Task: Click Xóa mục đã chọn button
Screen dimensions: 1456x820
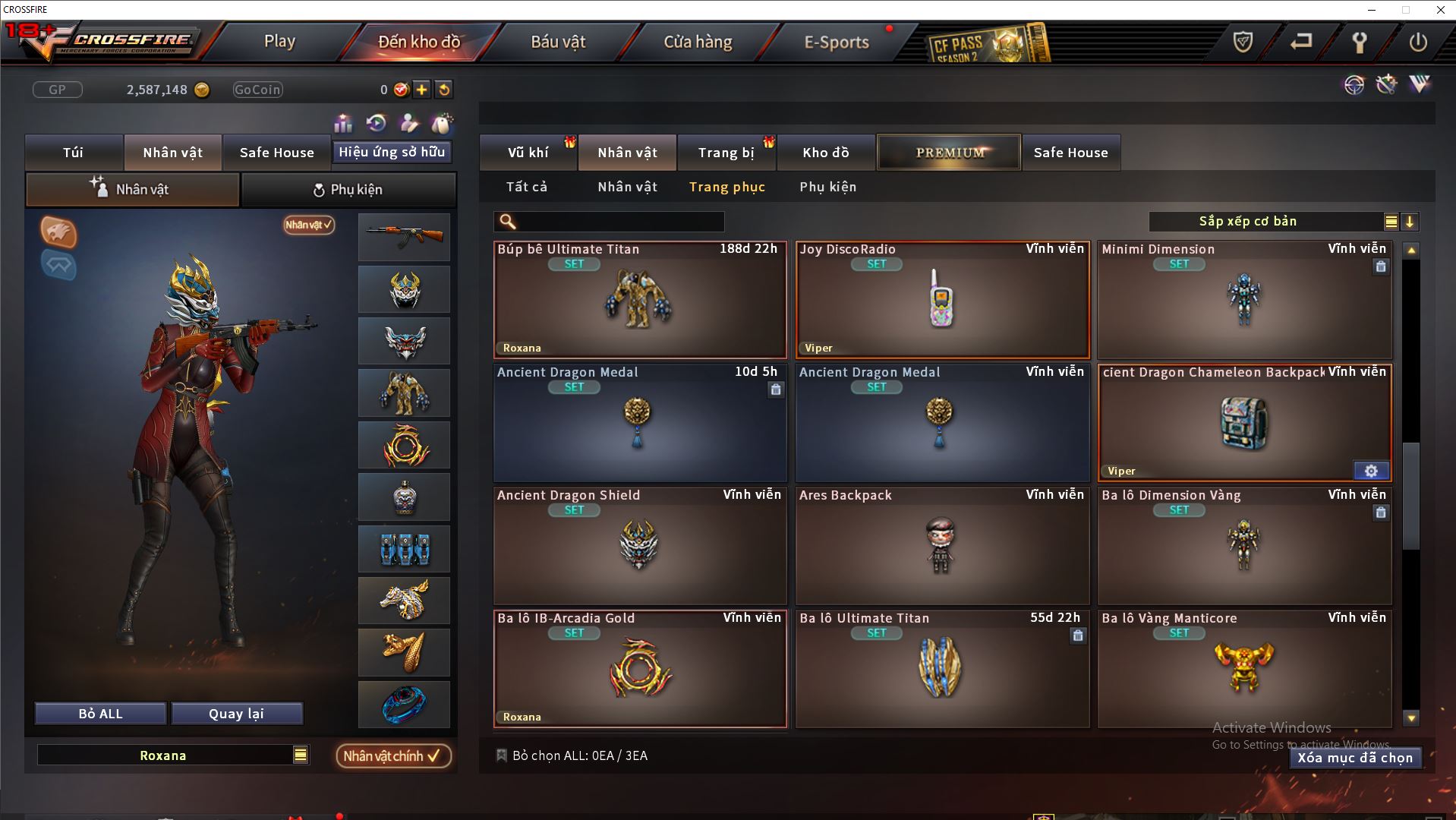Action: coord(1354,758)
